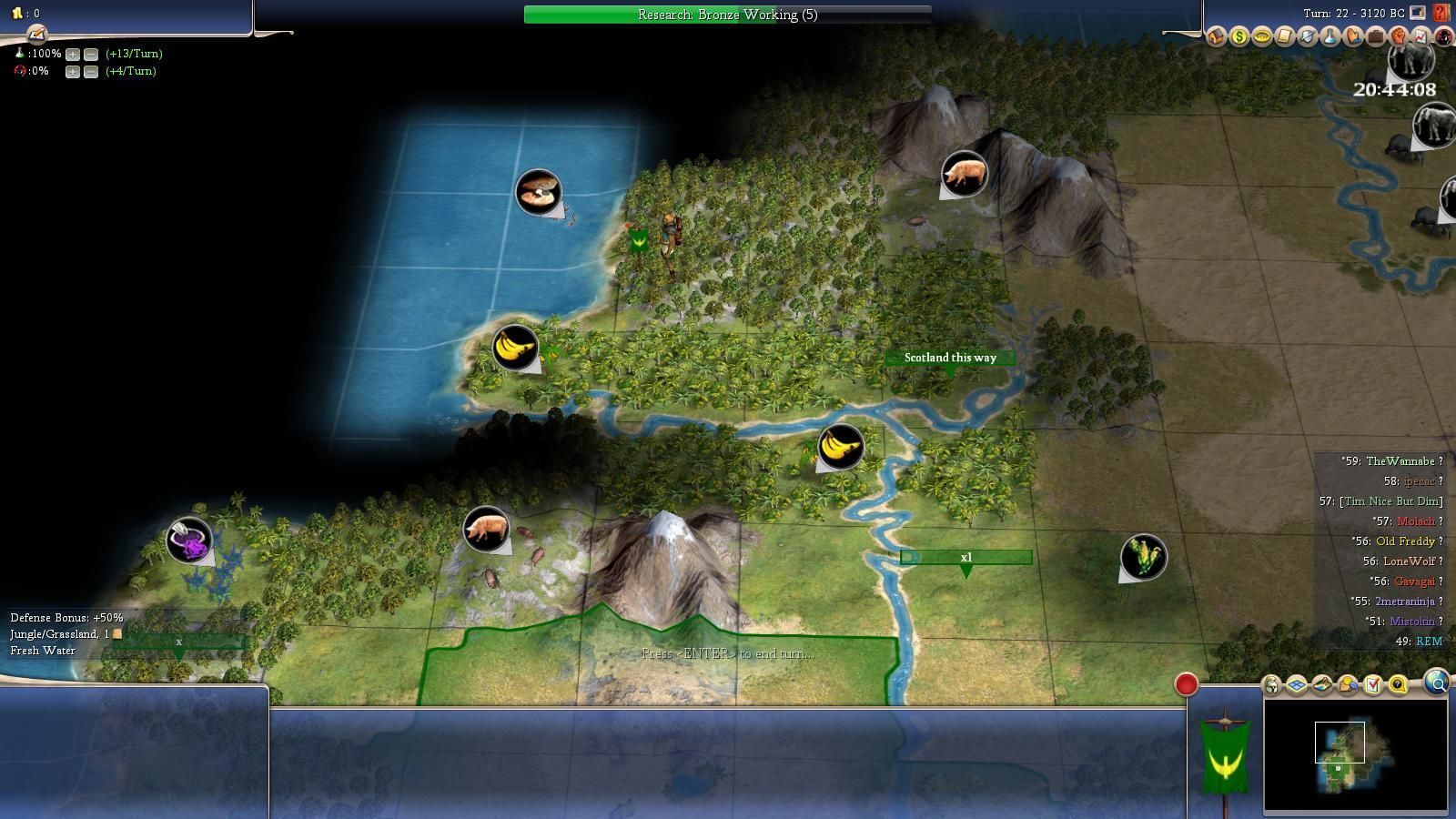Open the Espionage spy icon

tap(1444, 36)
